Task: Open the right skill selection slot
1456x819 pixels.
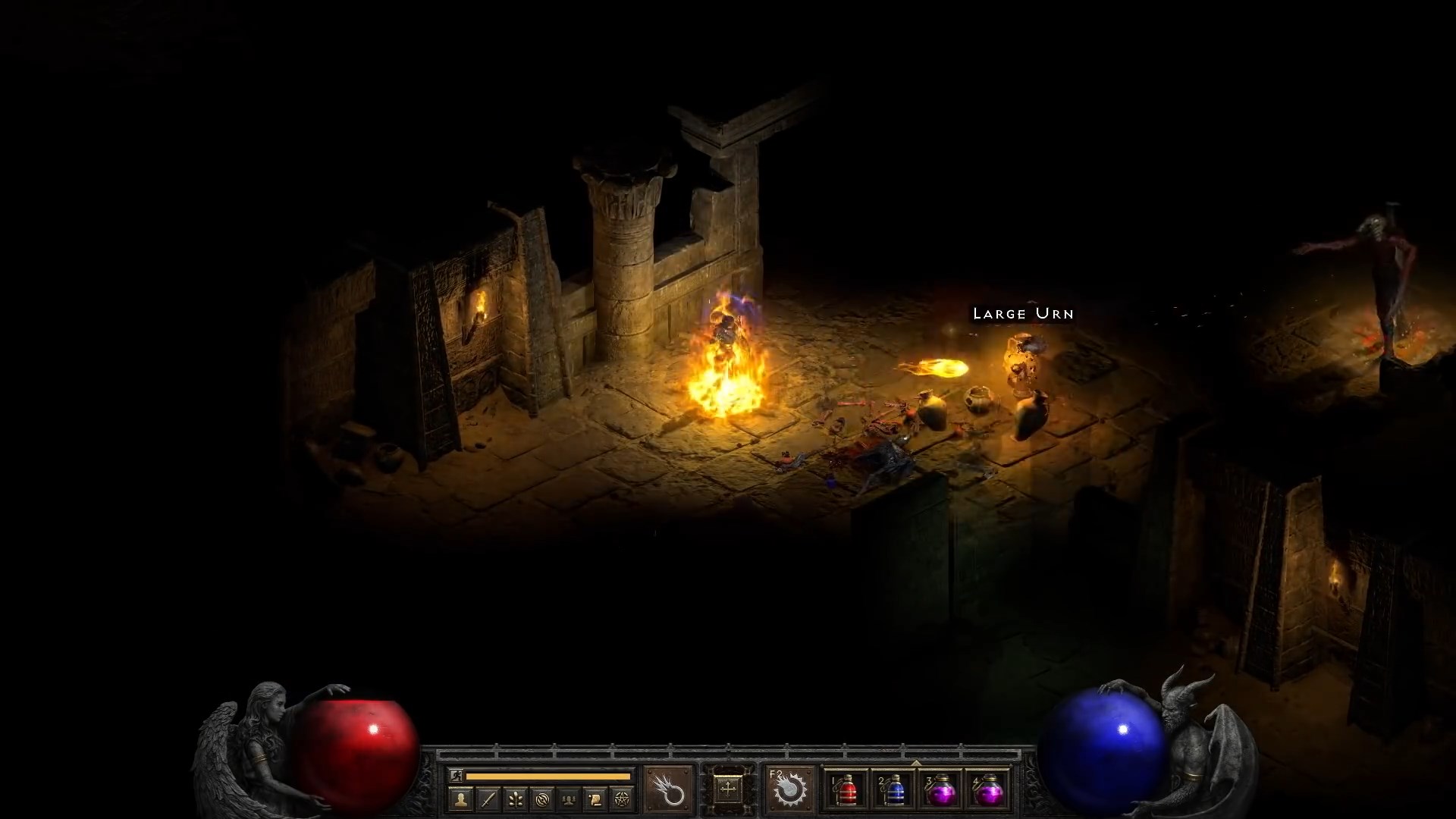Action: click(791, 790)
